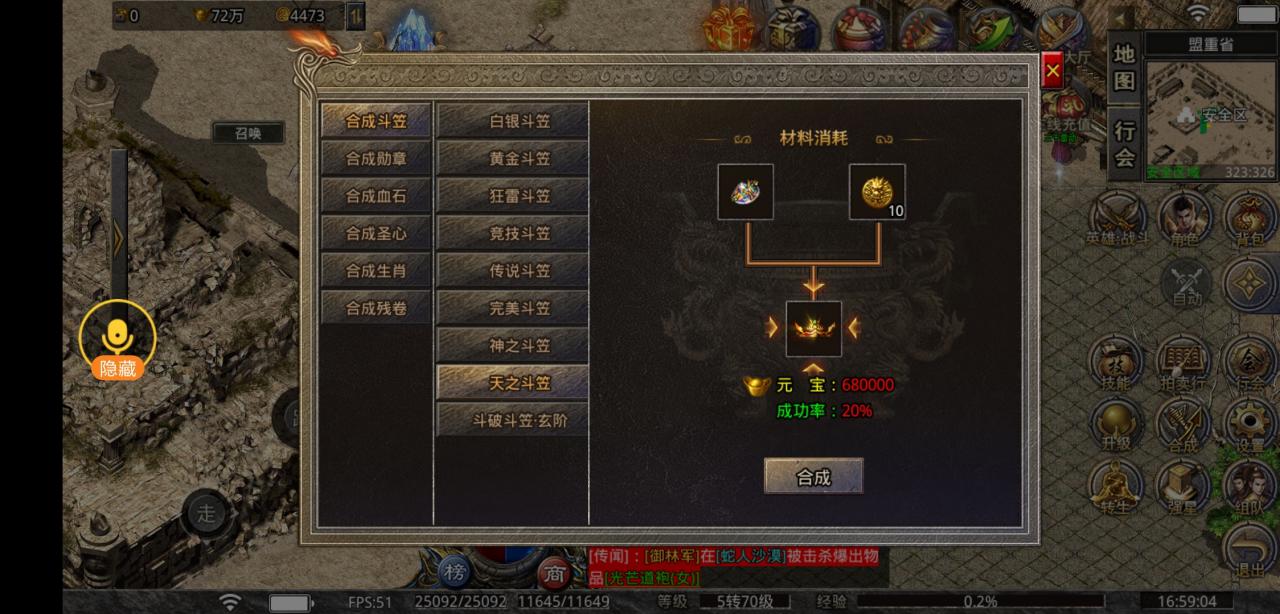This screenshot has height=614, width=1280.
Task: Choose the 合成圣心 category
Action: (x=376, y=233)
